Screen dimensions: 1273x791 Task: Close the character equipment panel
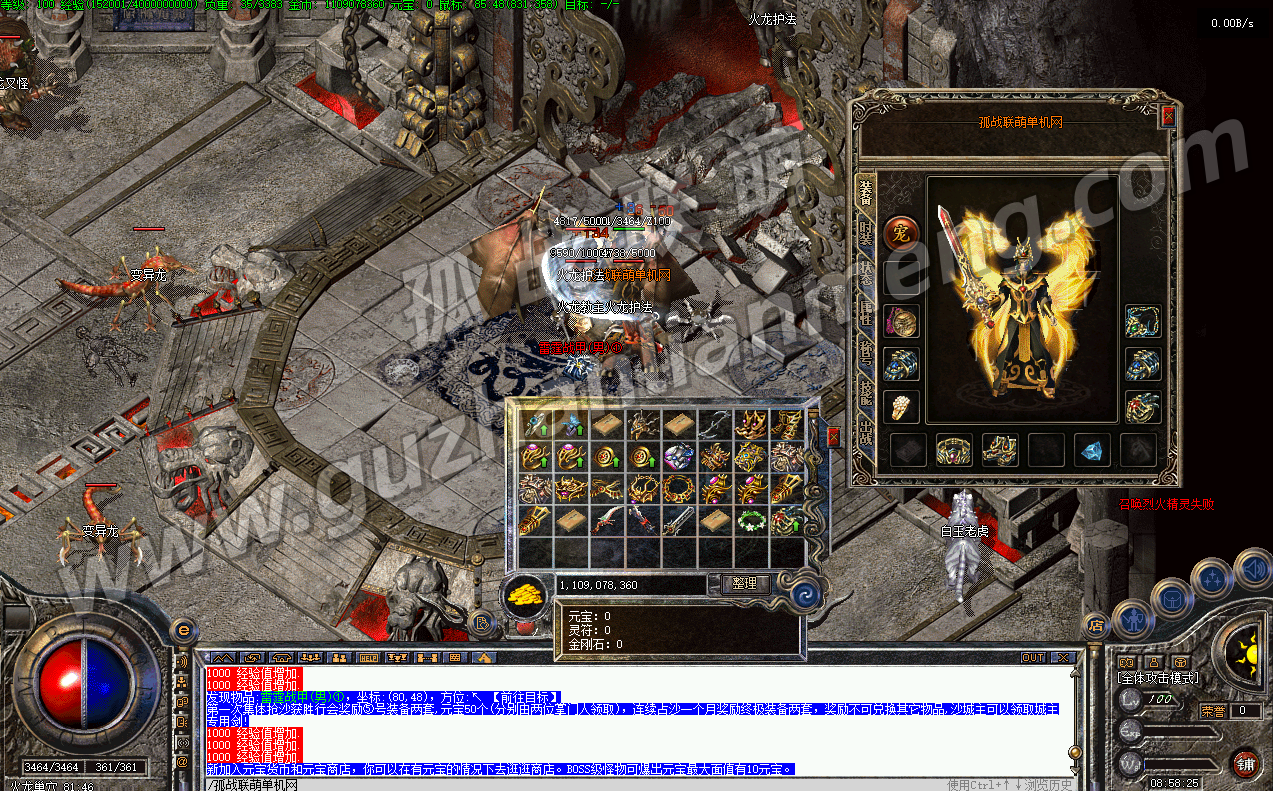coord(1167,116)
